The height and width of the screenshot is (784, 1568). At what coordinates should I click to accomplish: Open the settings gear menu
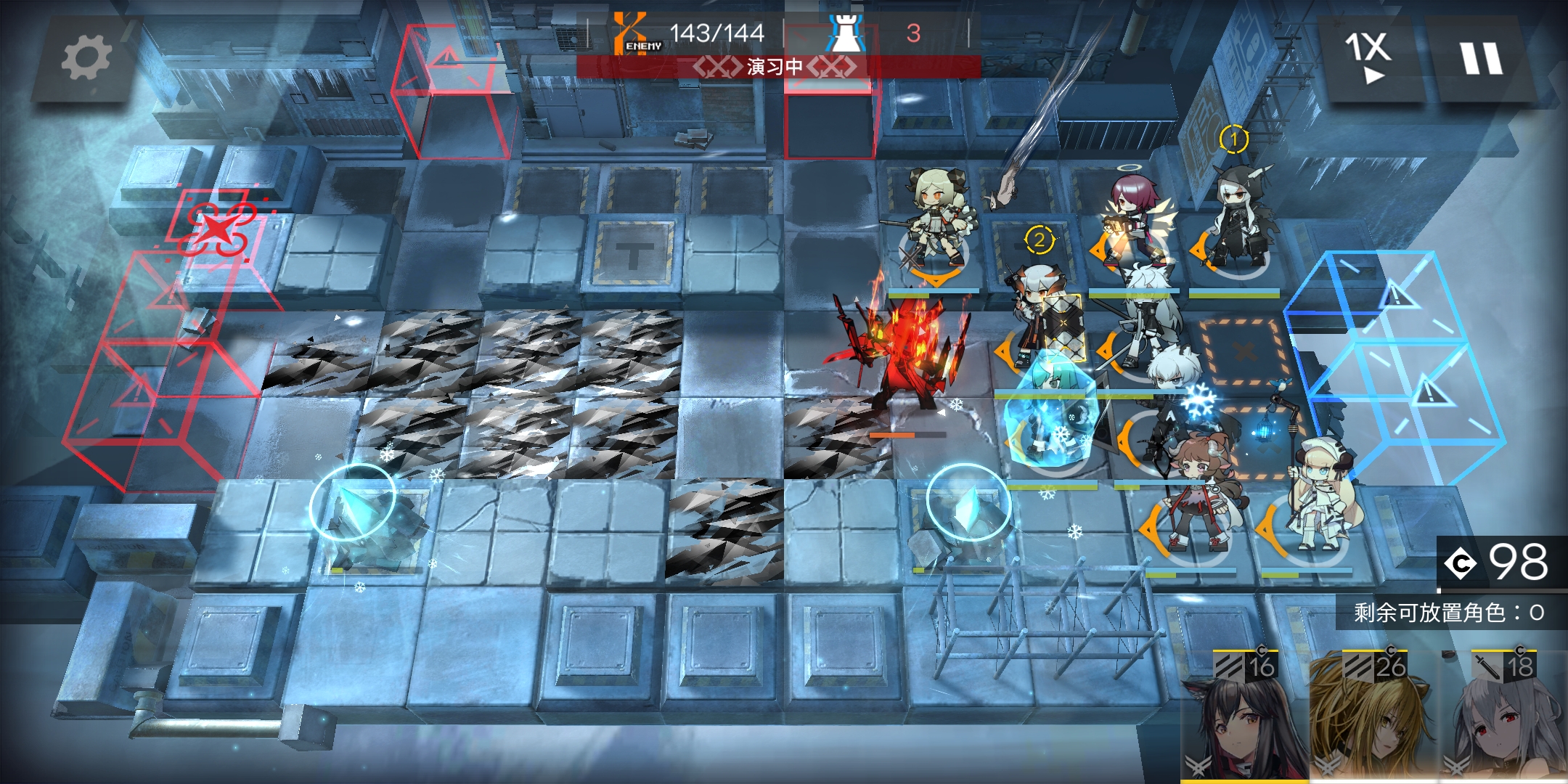pyautogui.click(x=86, y=58)
